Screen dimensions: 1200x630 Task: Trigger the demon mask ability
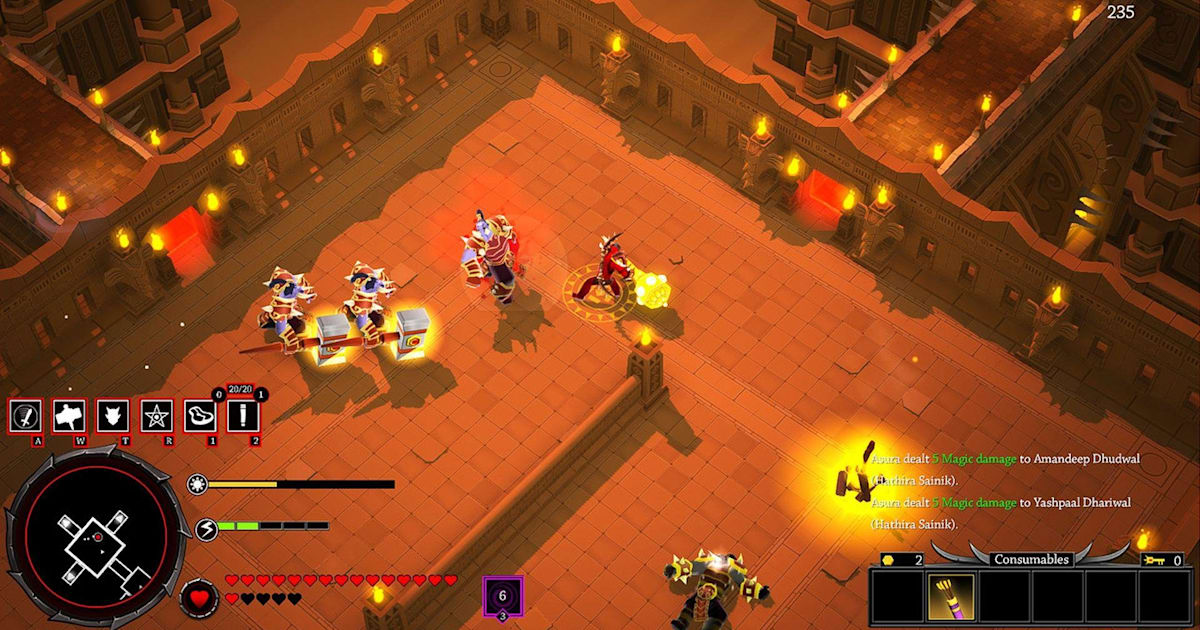coord(111,416)
